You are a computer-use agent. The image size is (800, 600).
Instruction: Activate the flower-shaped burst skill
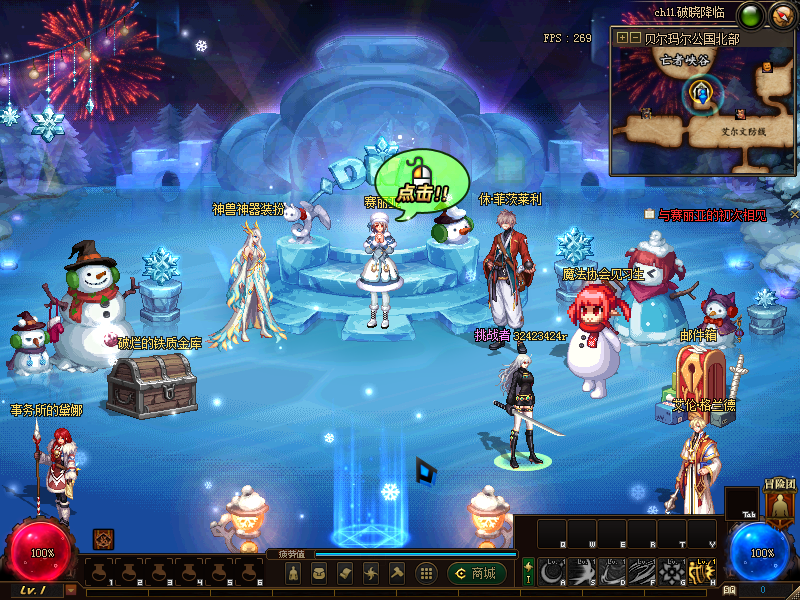point(672,572)
